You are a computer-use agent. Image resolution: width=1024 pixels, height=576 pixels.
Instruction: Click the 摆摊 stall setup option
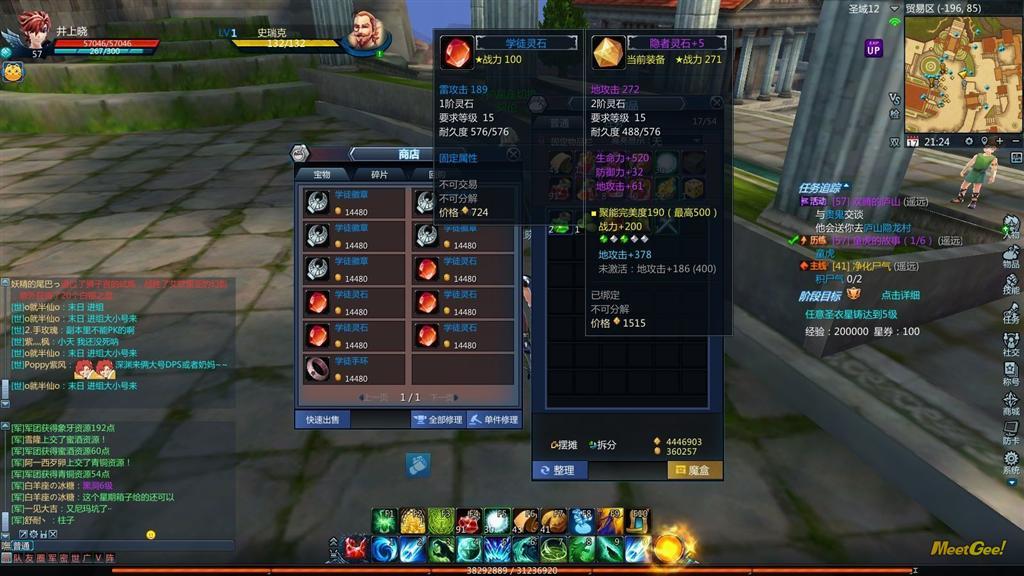coord(566,445)
